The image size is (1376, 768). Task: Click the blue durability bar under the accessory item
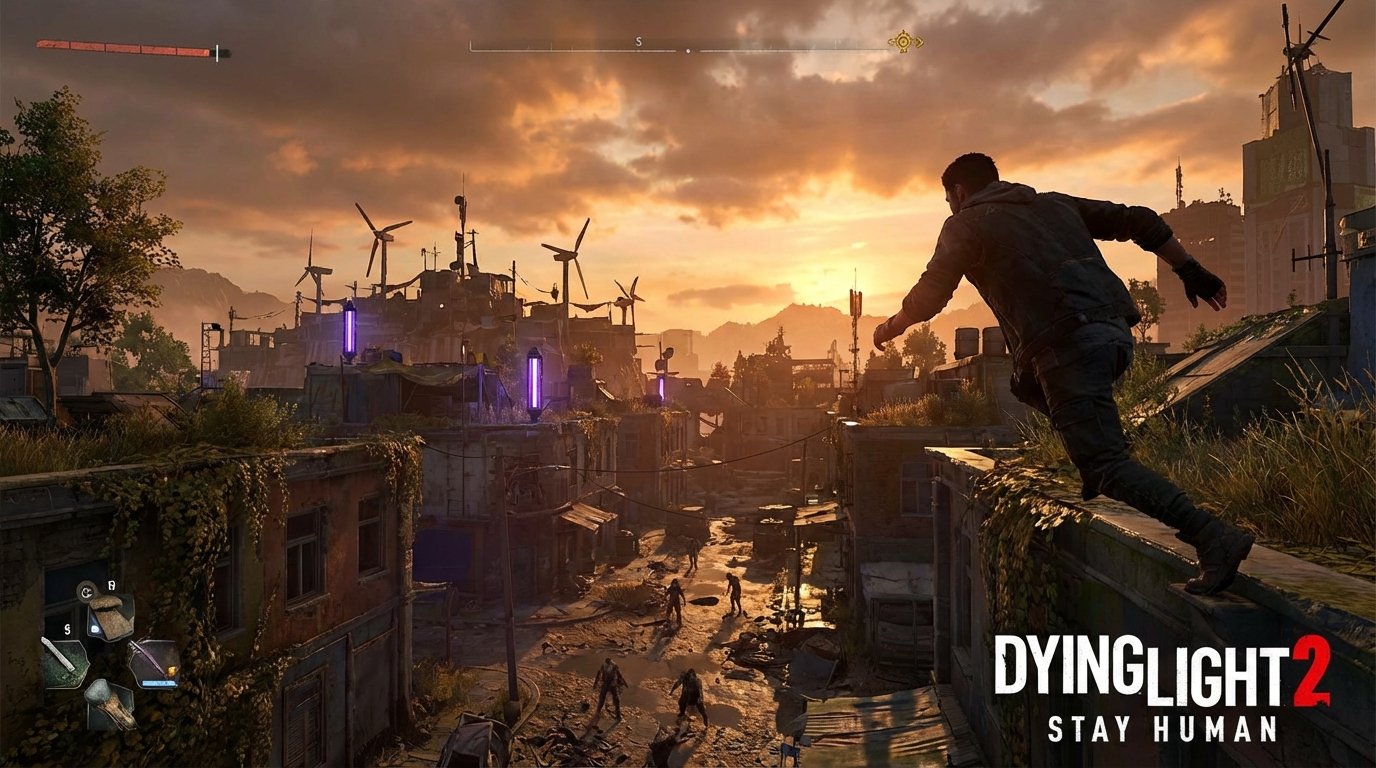(158, 683)
